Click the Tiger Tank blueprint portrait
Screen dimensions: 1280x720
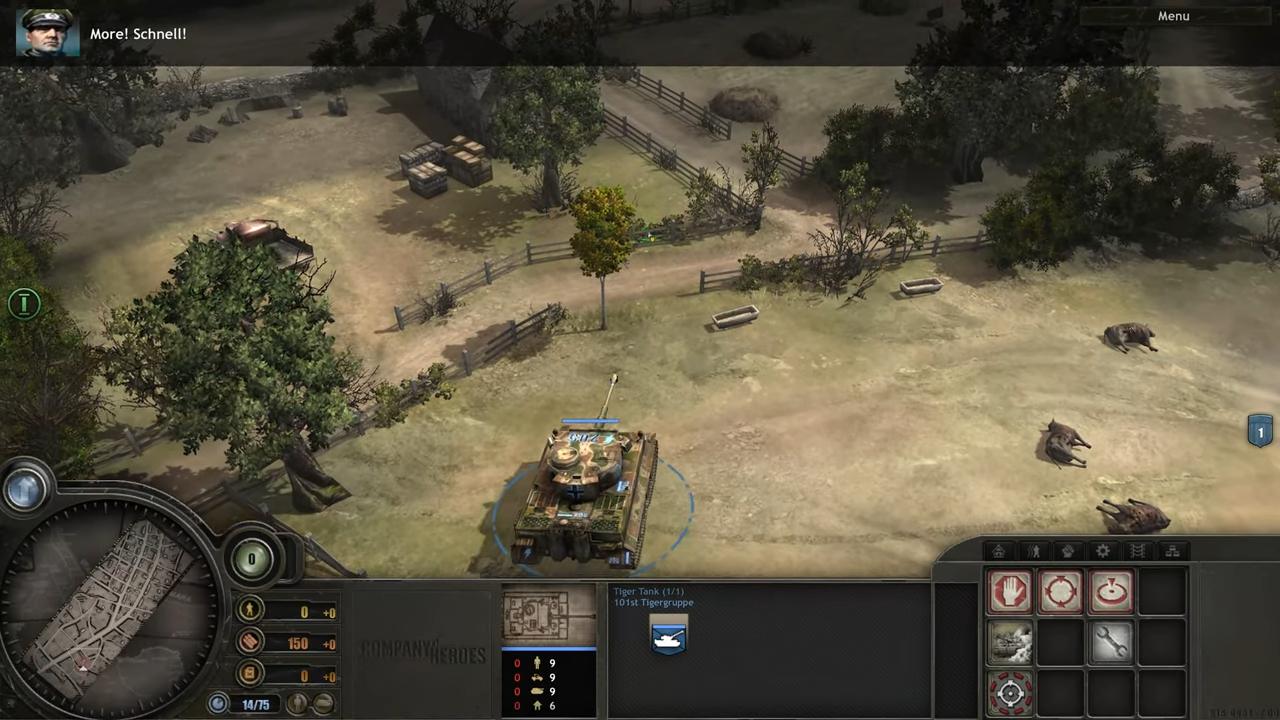pyautogui.click(x=549, y=616)
